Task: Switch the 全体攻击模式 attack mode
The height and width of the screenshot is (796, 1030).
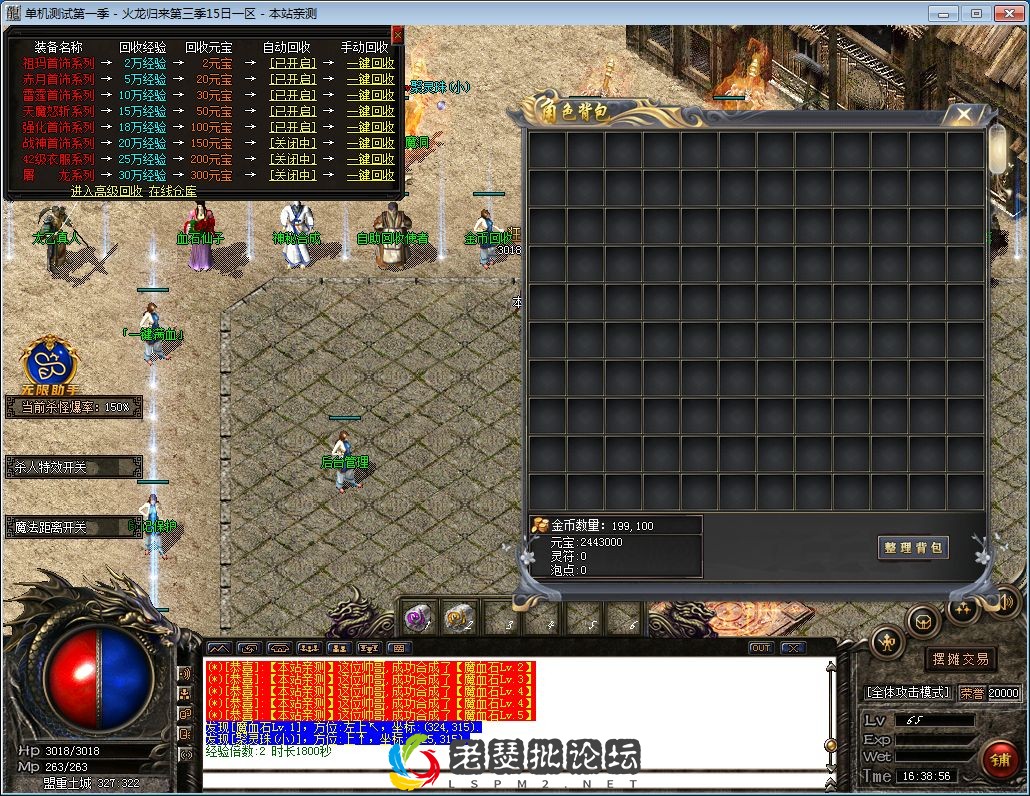Action: [x=907, y=692]
